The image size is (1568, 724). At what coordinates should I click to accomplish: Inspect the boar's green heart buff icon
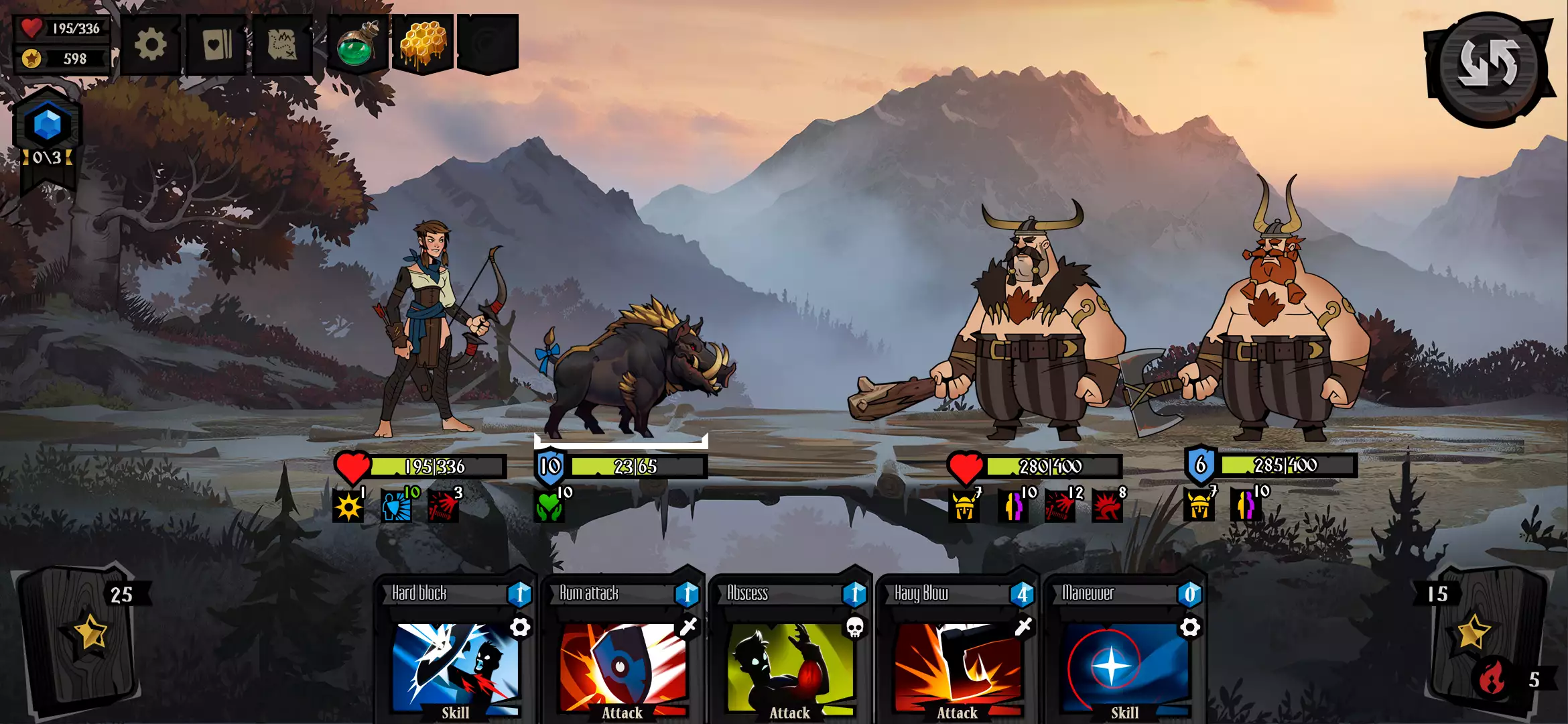click(549, 506)
